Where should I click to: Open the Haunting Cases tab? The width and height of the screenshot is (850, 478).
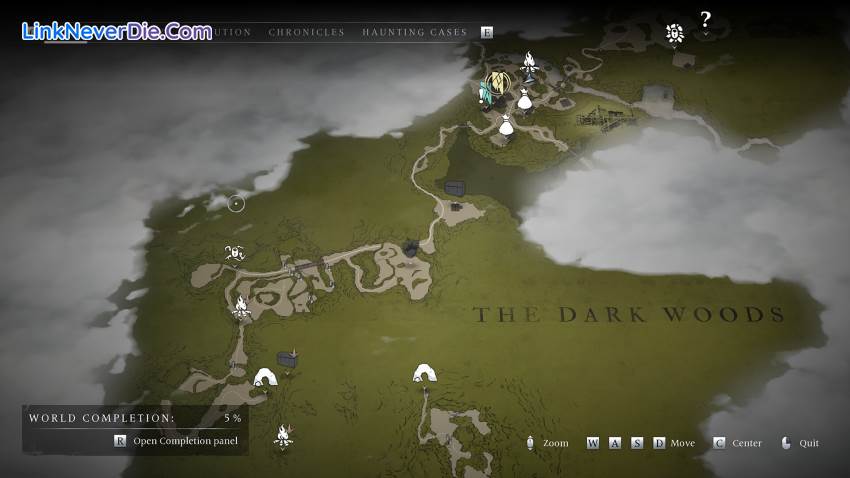click(414, 32)
